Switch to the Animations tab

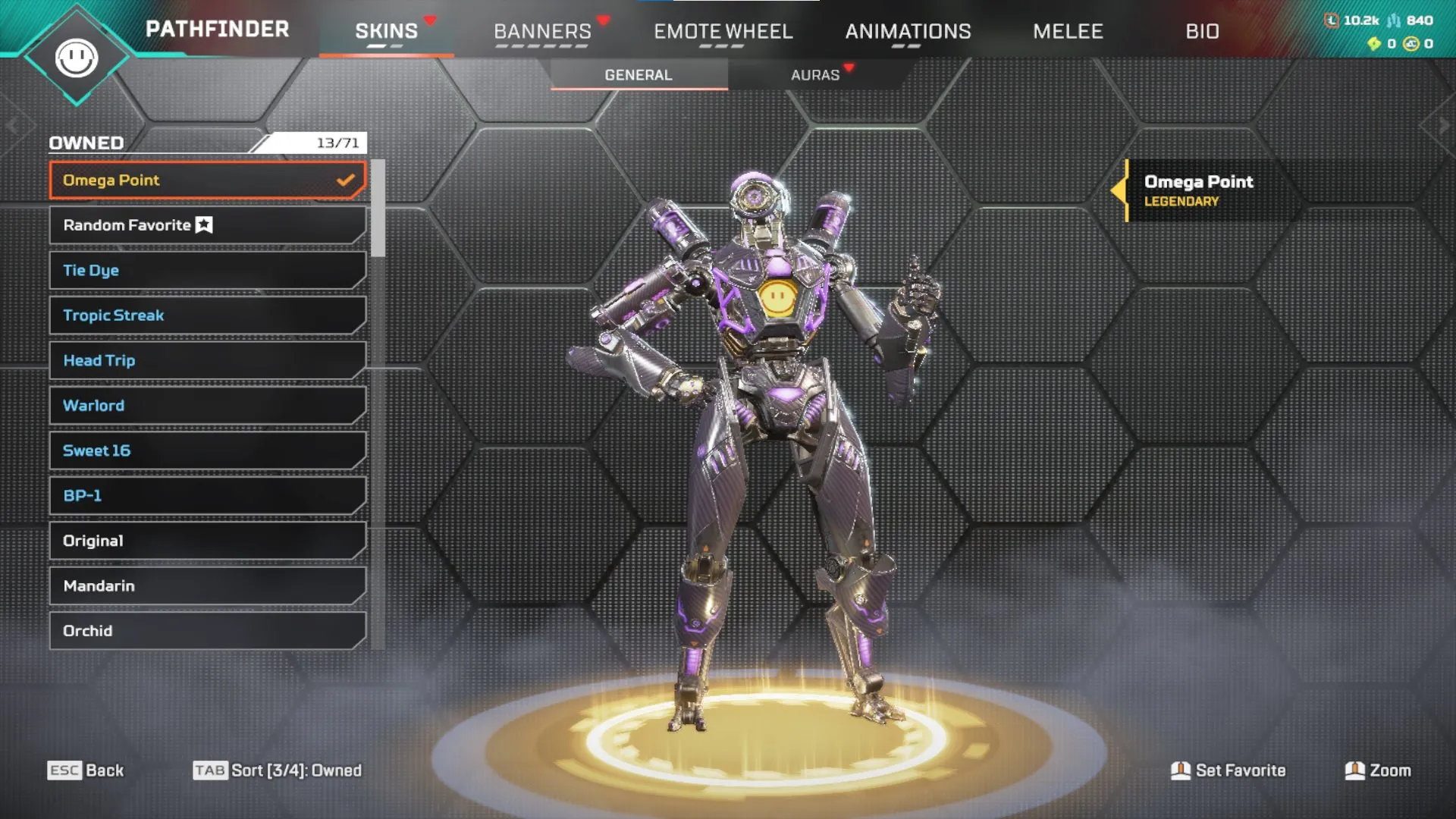point(908,31)
